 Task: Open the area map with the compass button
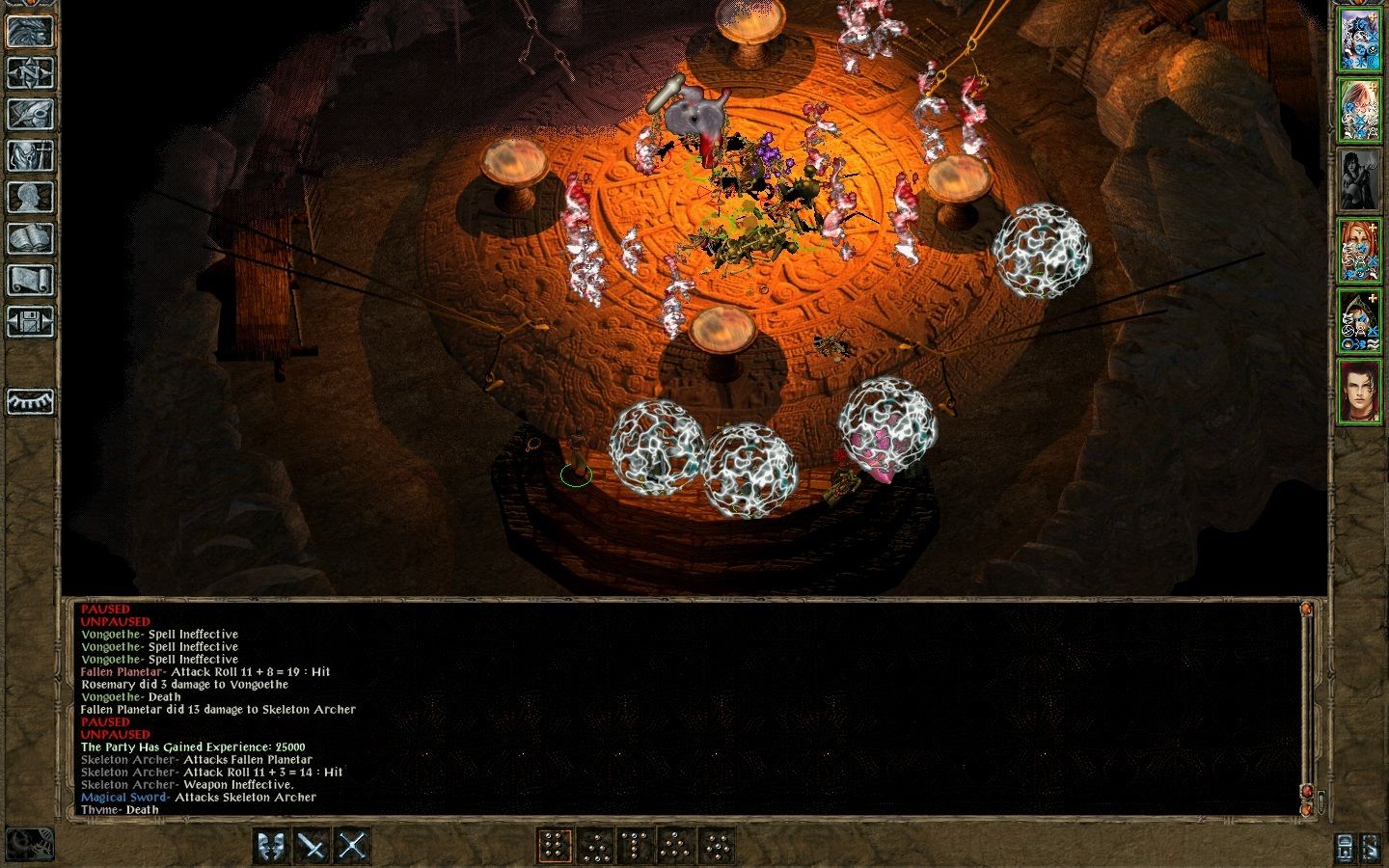(30, 72)
